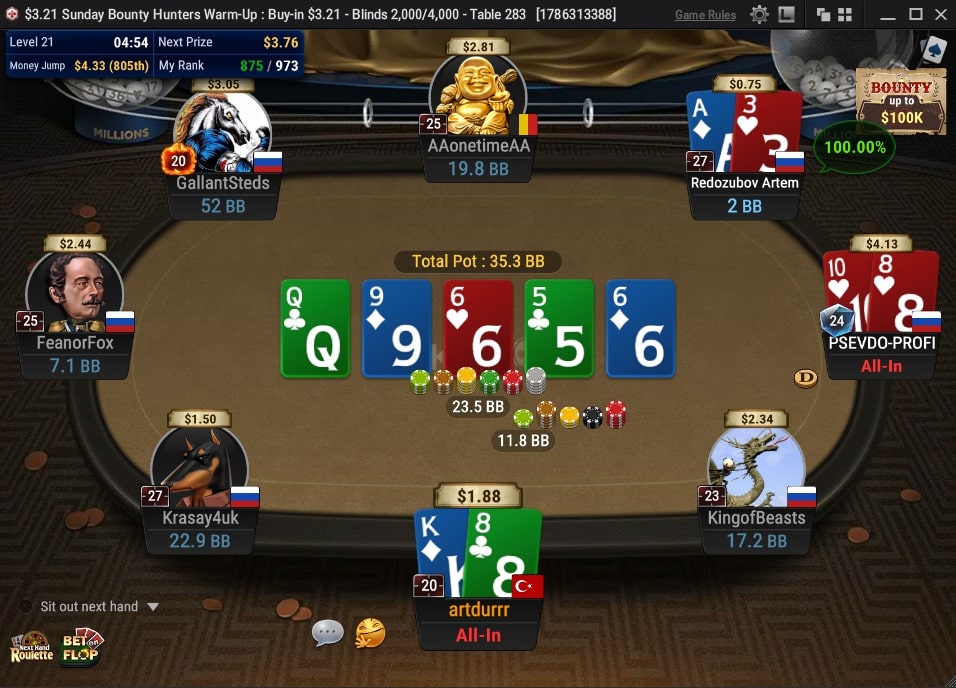The height and width of the screenshot is (688, 956).
Task: Click the table layout icon beside the gear
Action: [787, 15]
